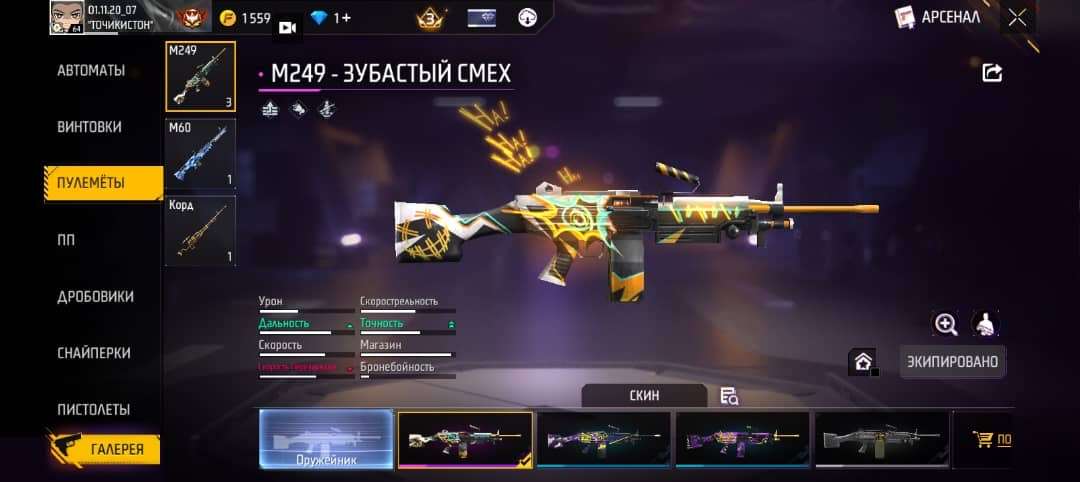Select the default gray M249 skin thumbnail
The width and height of the screenshot is (1080, 482).
(881, 439)
